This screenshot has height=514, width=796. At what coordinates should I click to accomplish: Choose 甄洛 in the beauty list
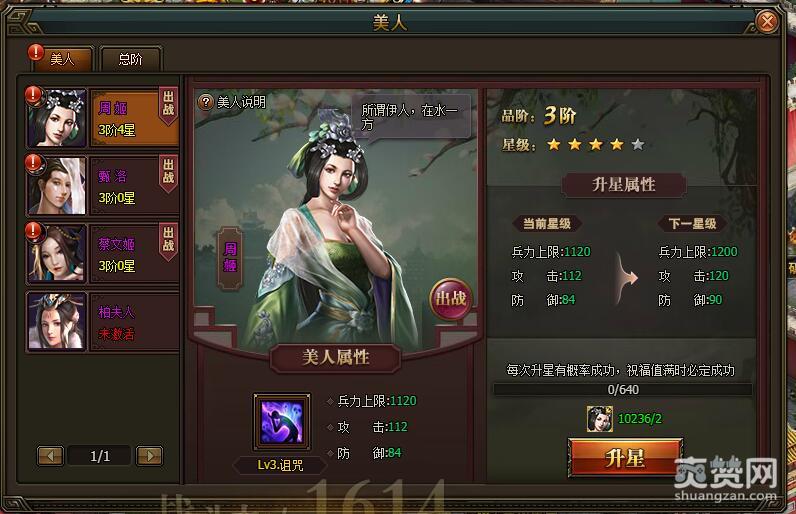(100, 184)
